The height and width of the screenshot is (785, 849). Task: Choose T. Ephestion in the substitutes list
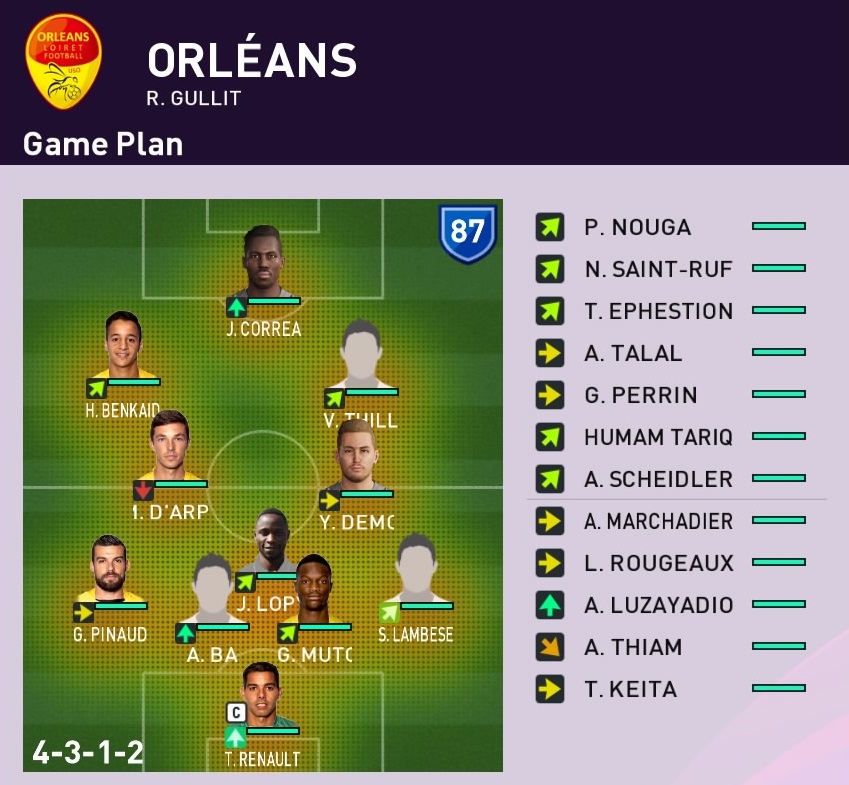[670, 311]
